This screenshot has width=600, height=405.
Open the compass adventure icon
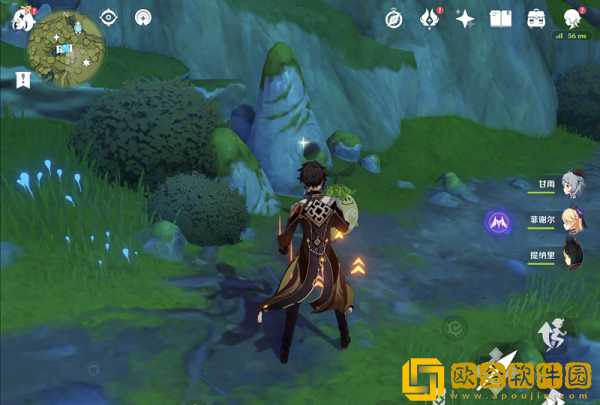[394, 18]
